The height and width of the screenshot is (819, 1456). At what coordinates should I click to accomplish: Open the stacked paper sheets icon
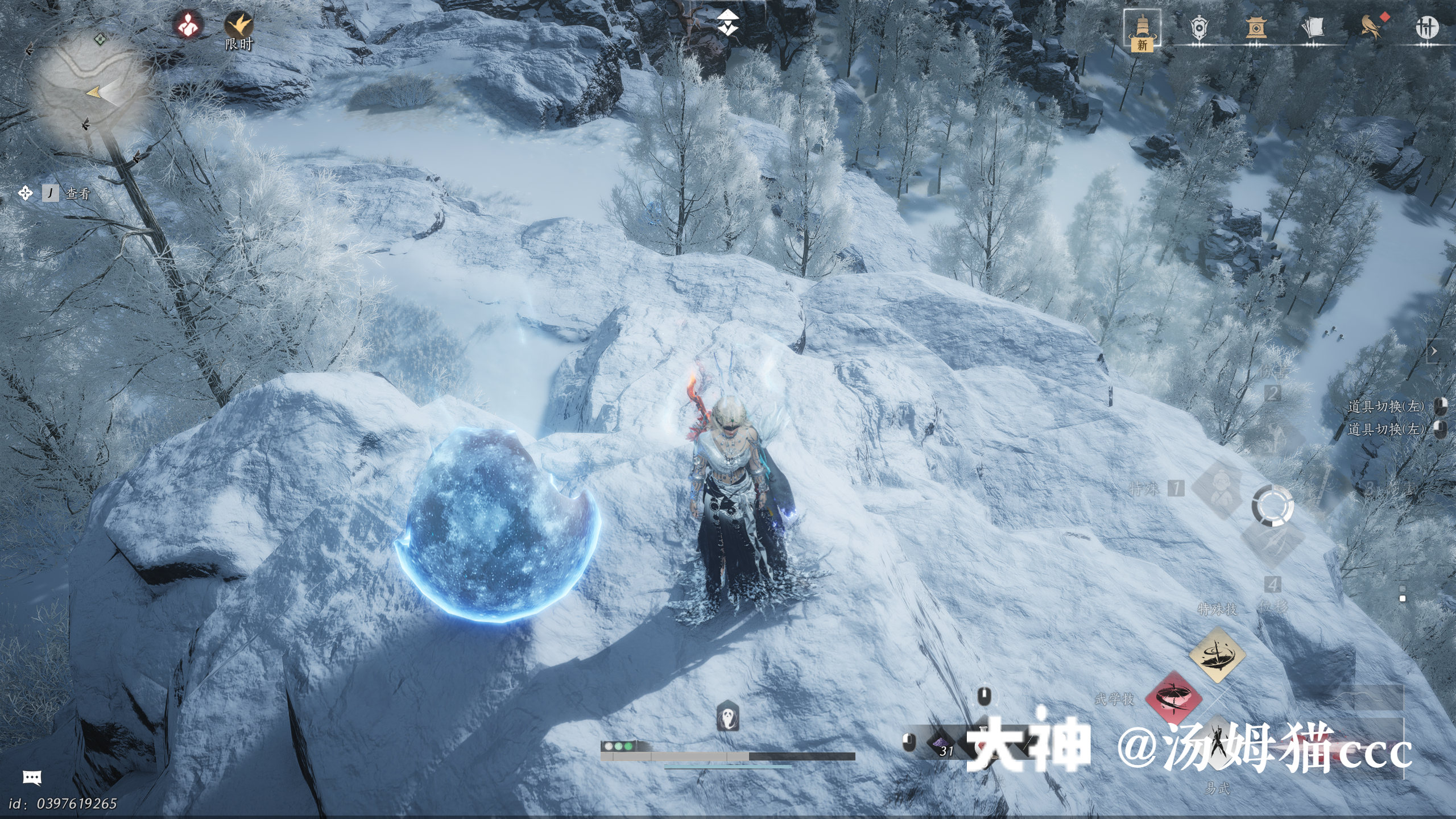[x=1312, y=27]
